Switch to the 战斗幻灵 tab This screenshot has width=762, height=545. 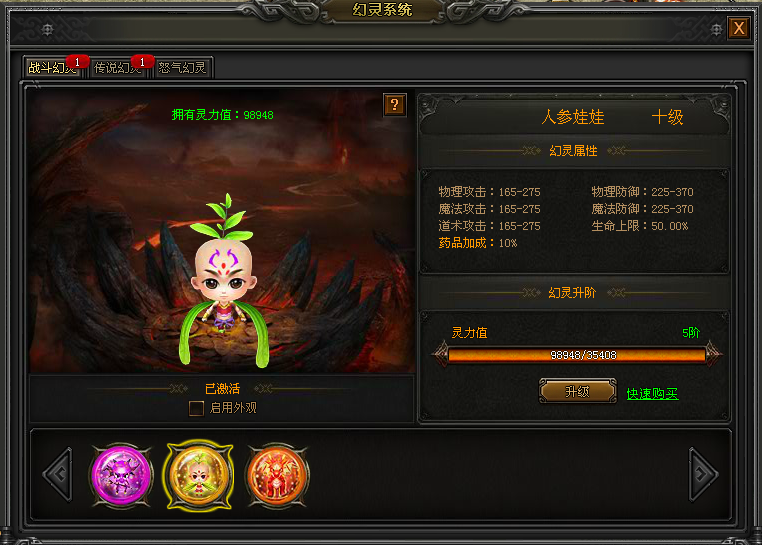click(50, 68)
